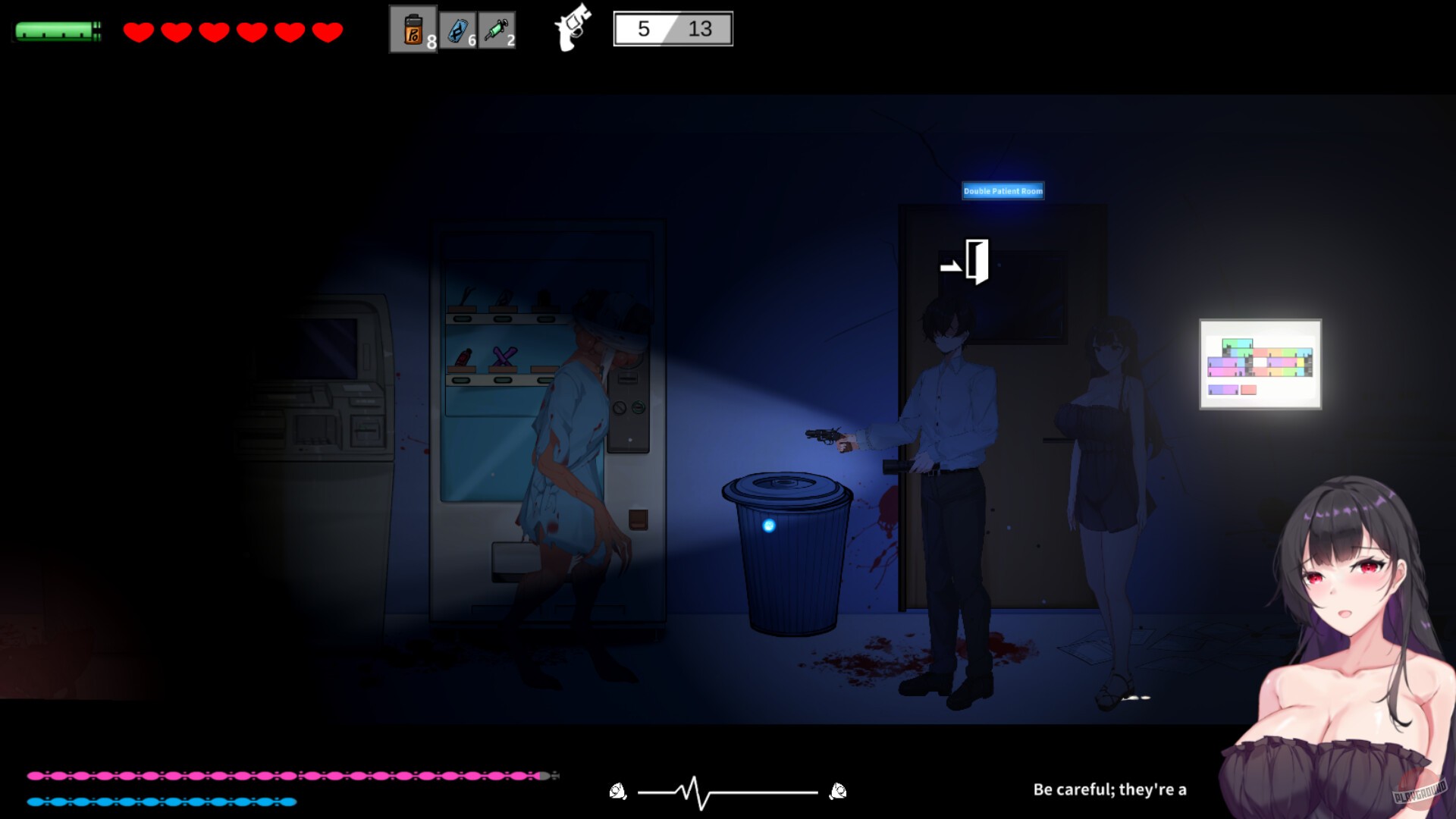1456x819 pixels.
Task: Click the ammo counter showing 5 of 13
Action: (671, 29)
